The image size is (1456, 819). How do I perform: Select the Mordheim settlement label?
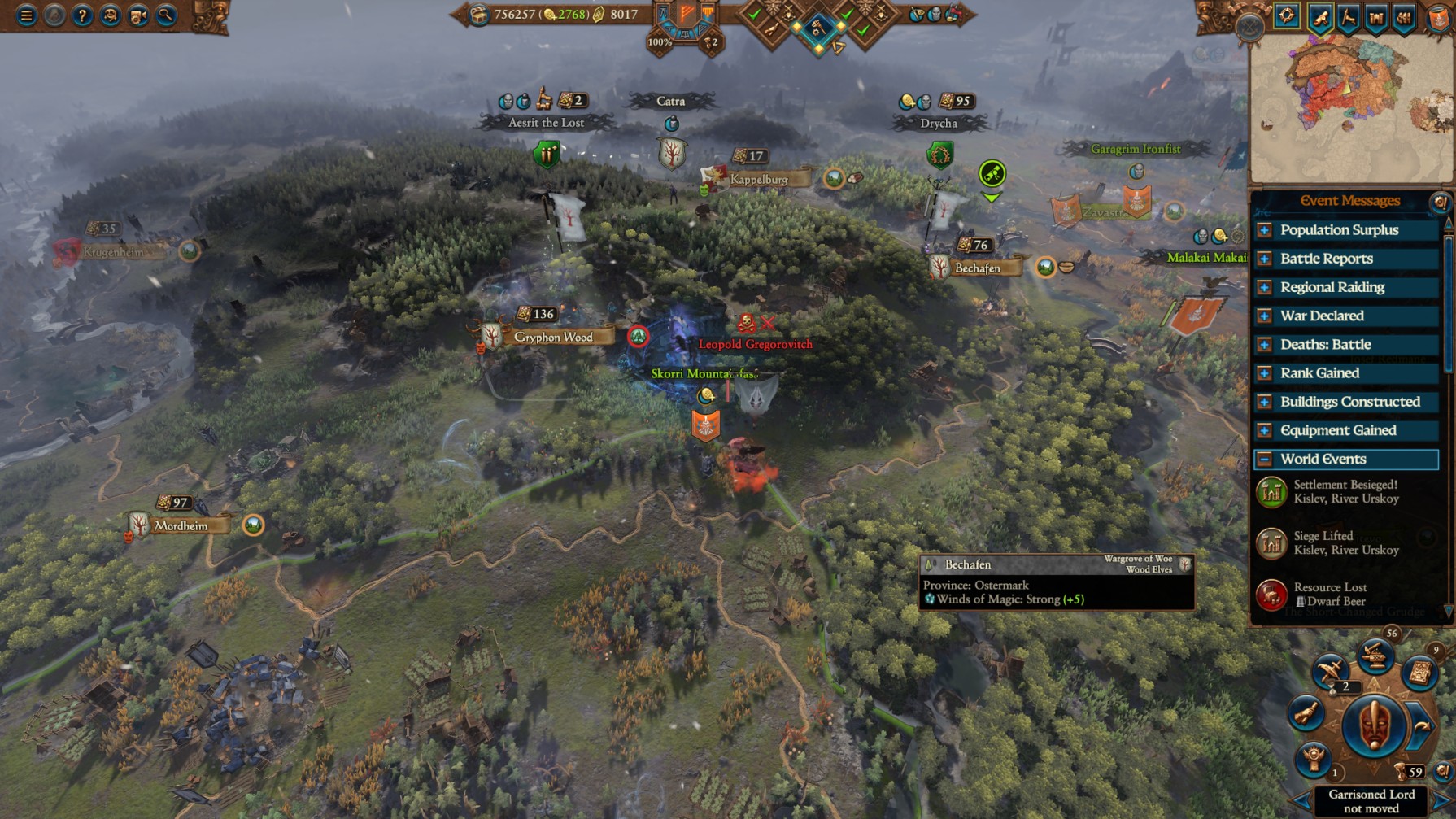(181, 525)
